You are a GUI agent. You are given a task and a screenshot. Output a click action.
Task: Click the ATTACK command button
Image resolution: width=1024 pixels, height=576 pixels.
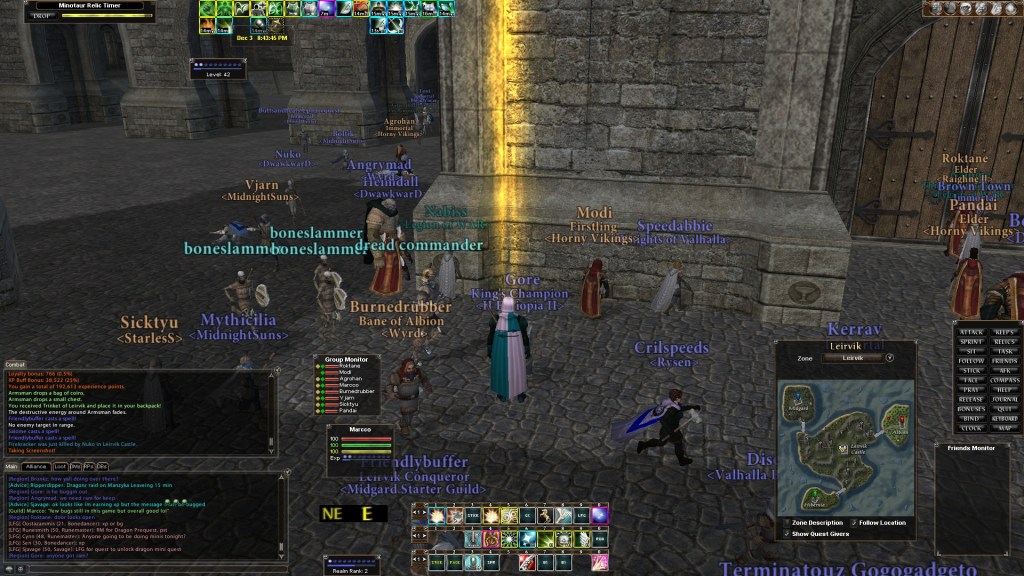[972, 332]
